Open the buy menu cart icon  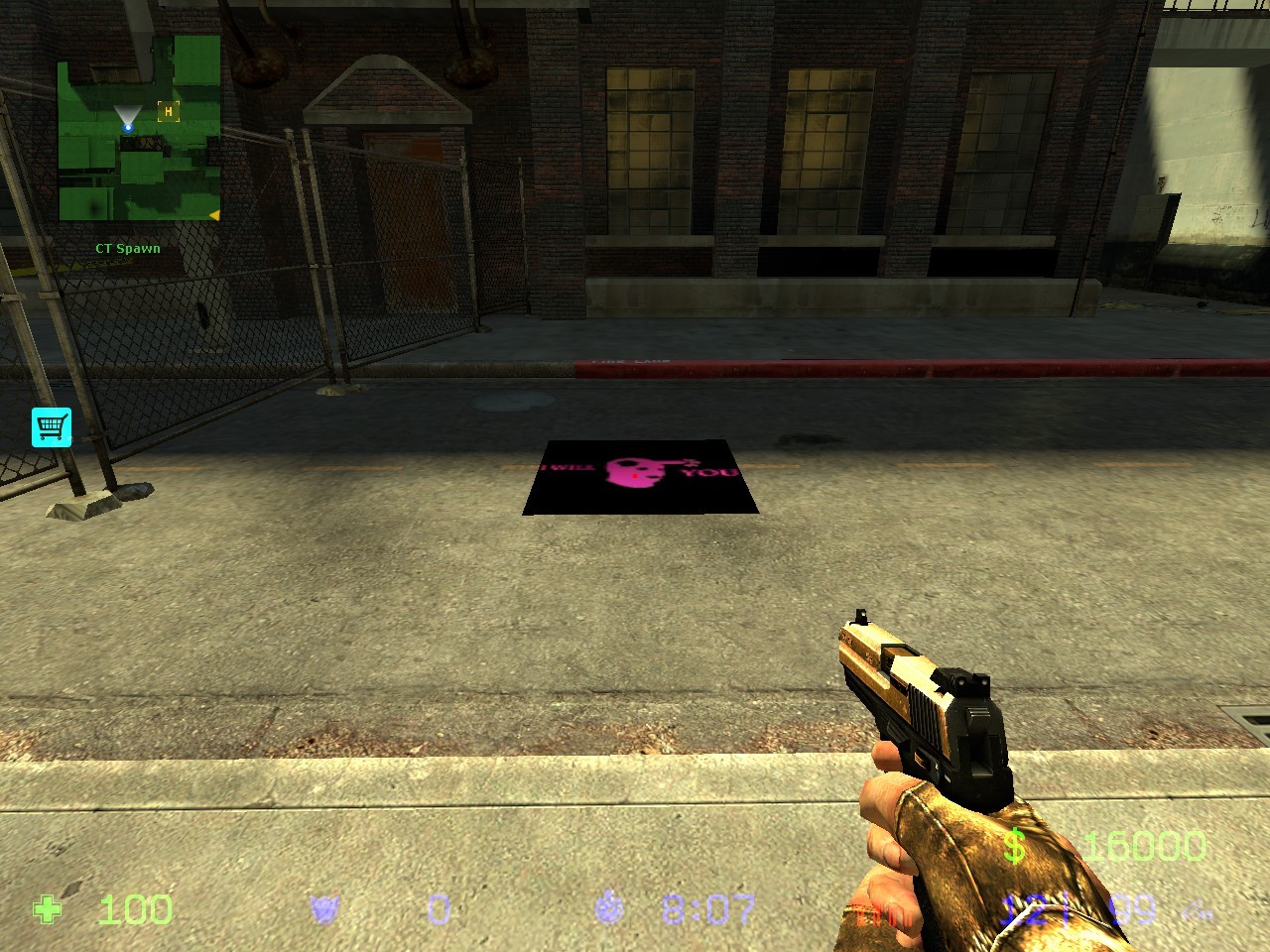[x=52, y=425]
